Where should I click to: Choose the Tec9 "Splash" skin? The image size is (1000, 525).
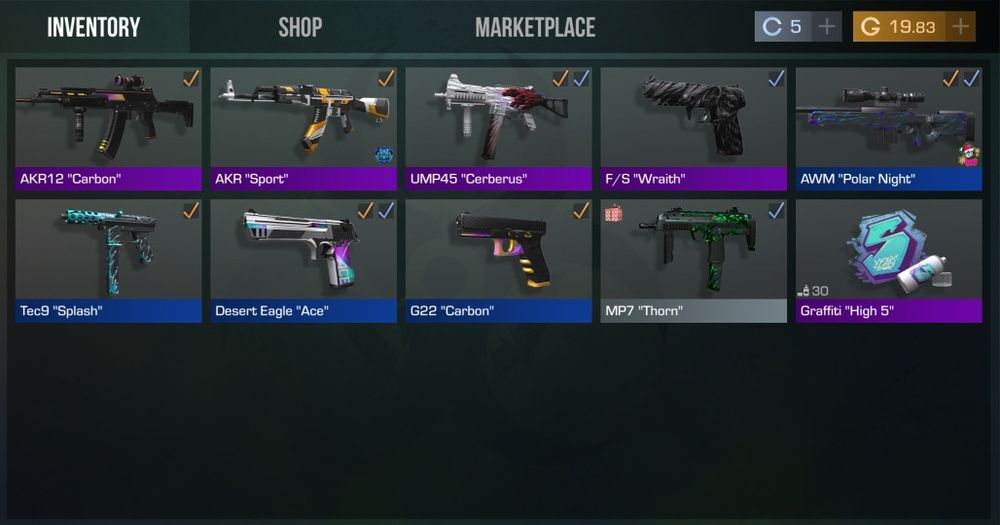[108, 260]
